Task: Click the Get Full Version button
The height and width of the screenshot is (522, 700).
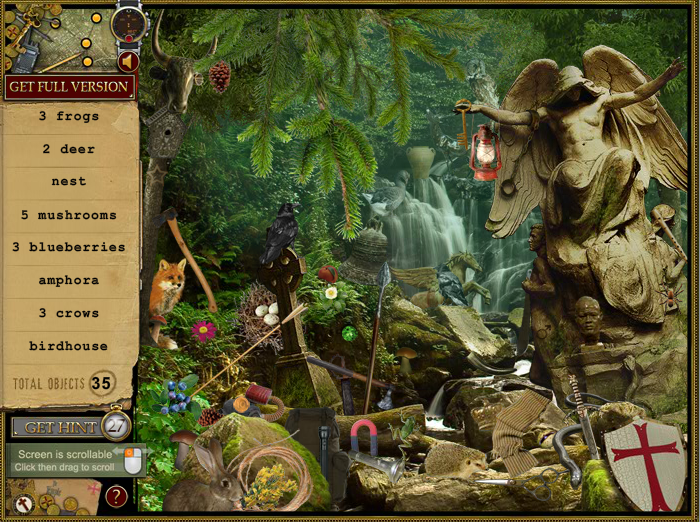Action: point(69,87)
